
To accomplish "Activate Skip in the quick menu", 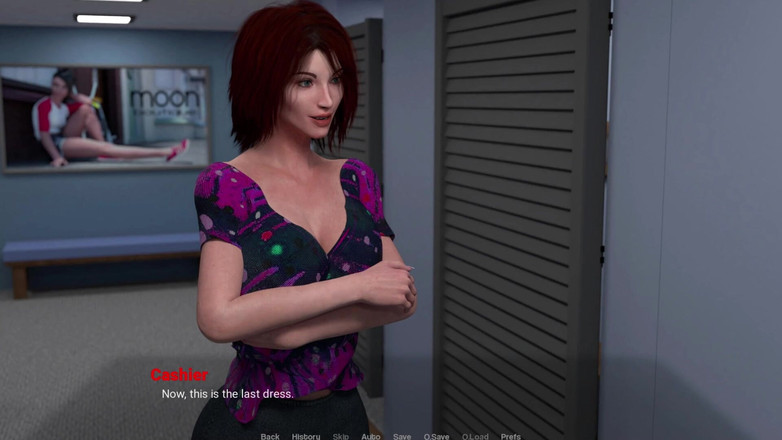I will coord(341,436).
